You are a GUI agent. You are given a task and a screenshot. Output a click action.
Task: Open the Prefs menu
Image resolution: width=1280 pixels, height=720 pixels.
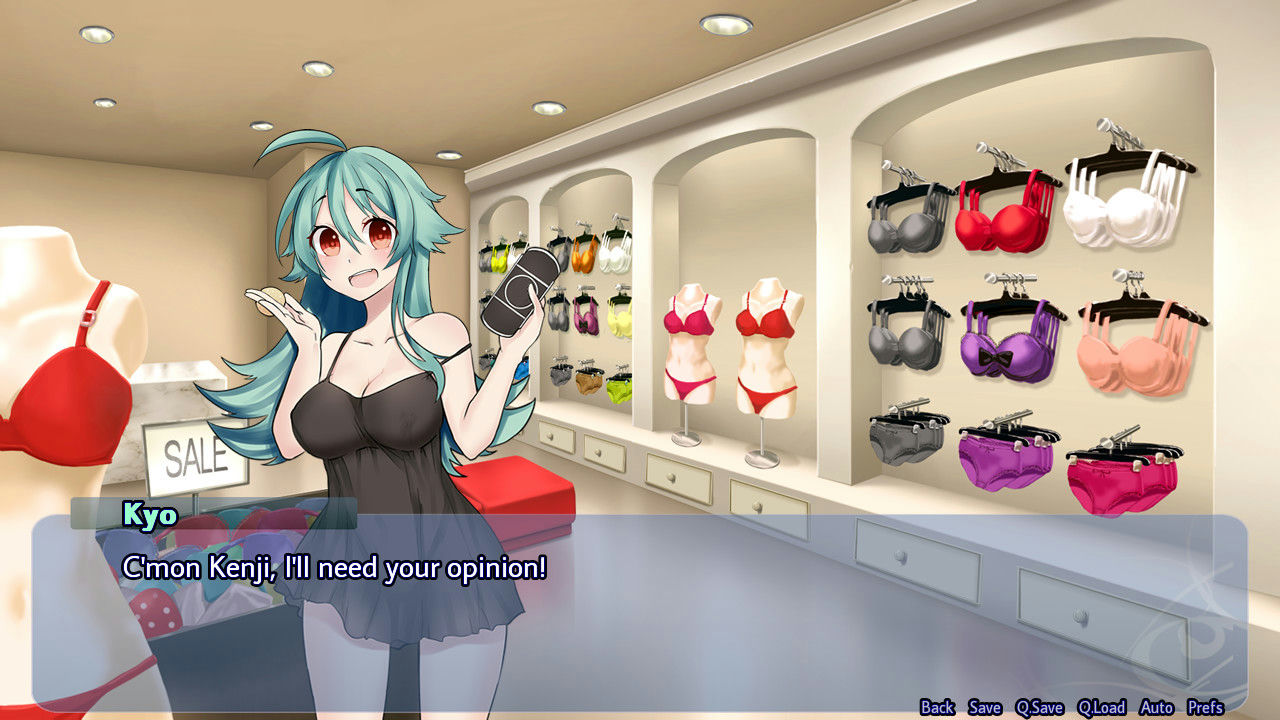click(1206, 707)
